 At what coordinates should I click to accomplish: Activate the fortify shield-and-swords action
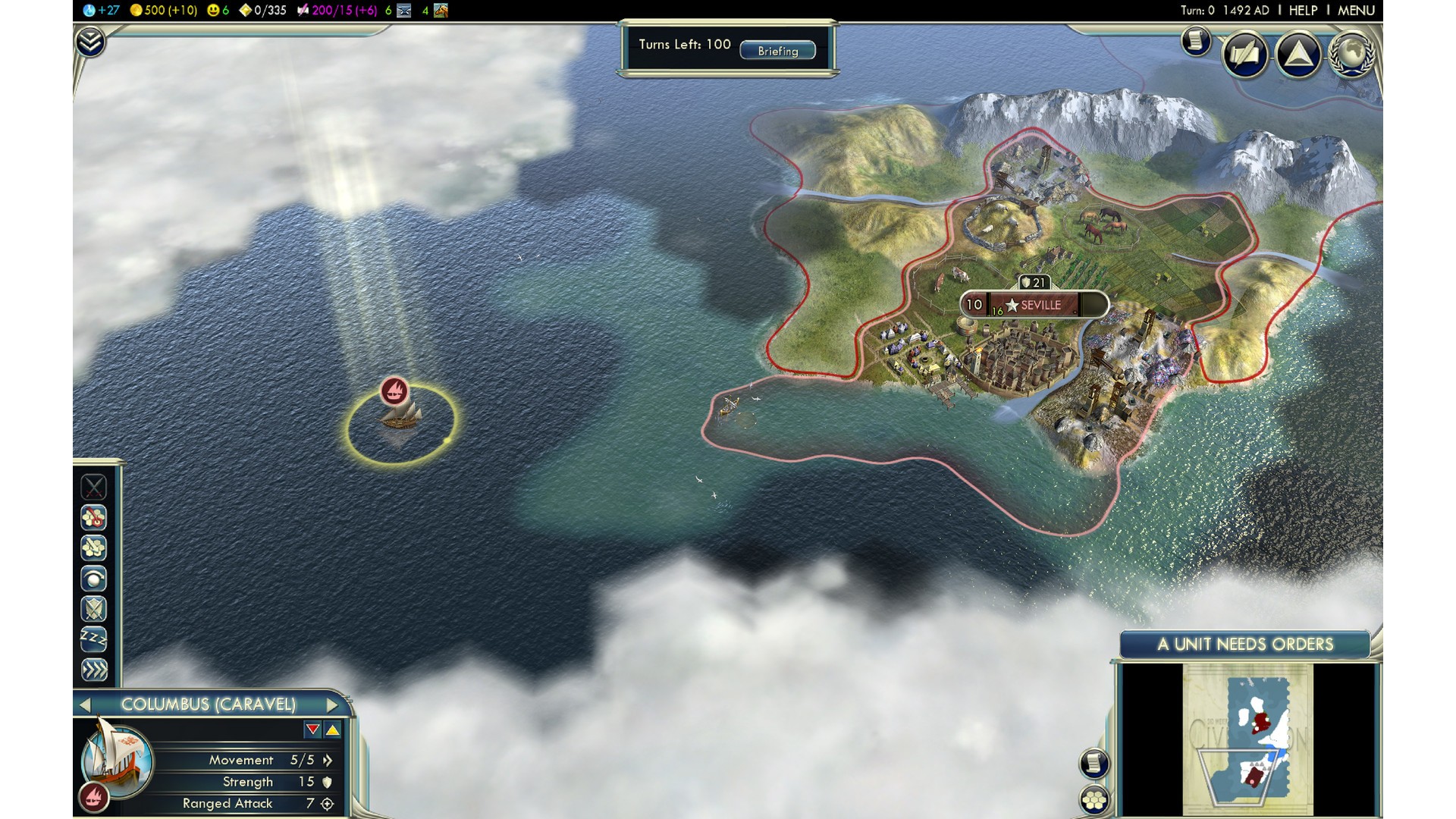[x=94, y=609]
